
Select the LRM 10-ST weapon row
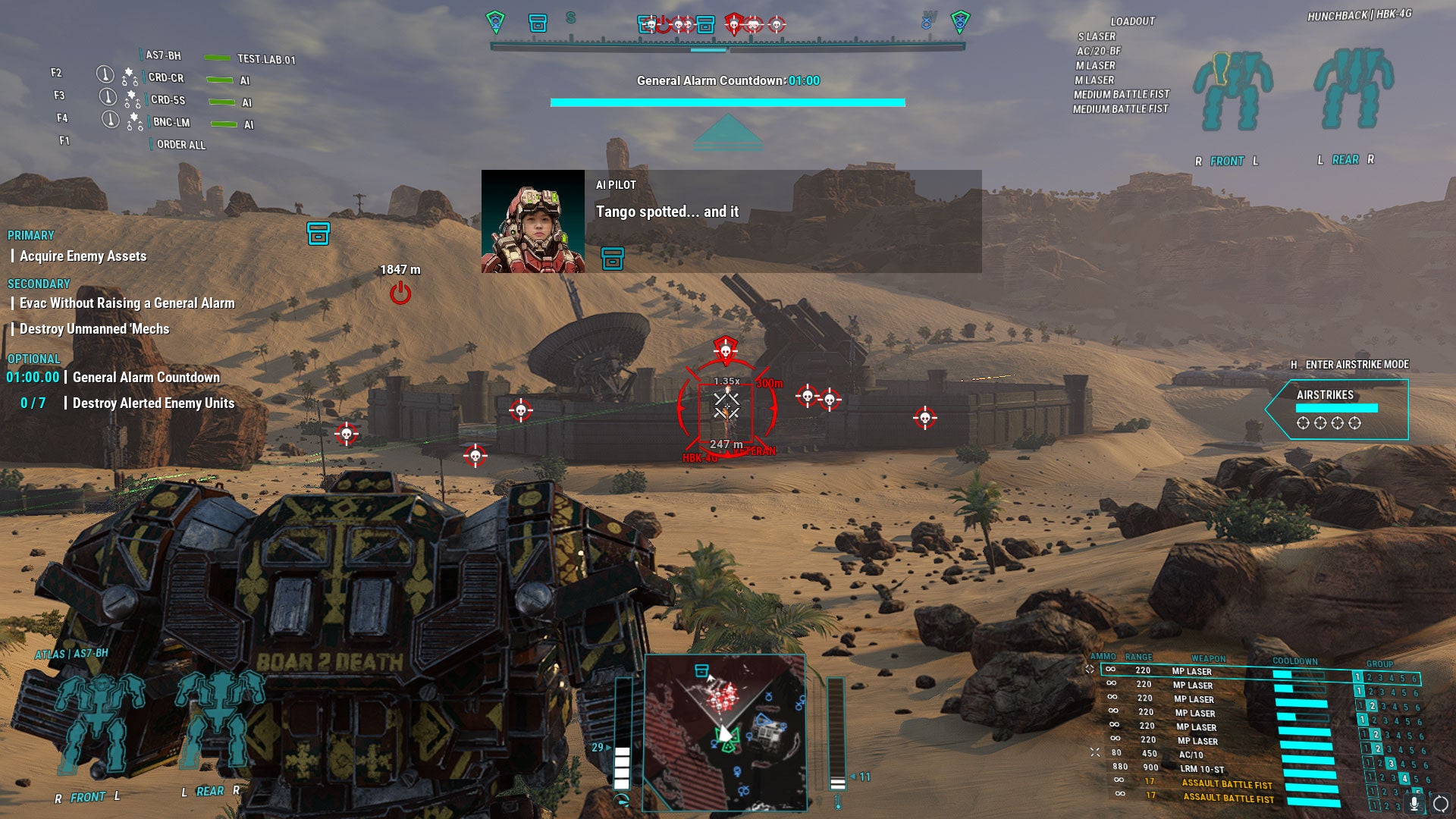point(1201,769)
